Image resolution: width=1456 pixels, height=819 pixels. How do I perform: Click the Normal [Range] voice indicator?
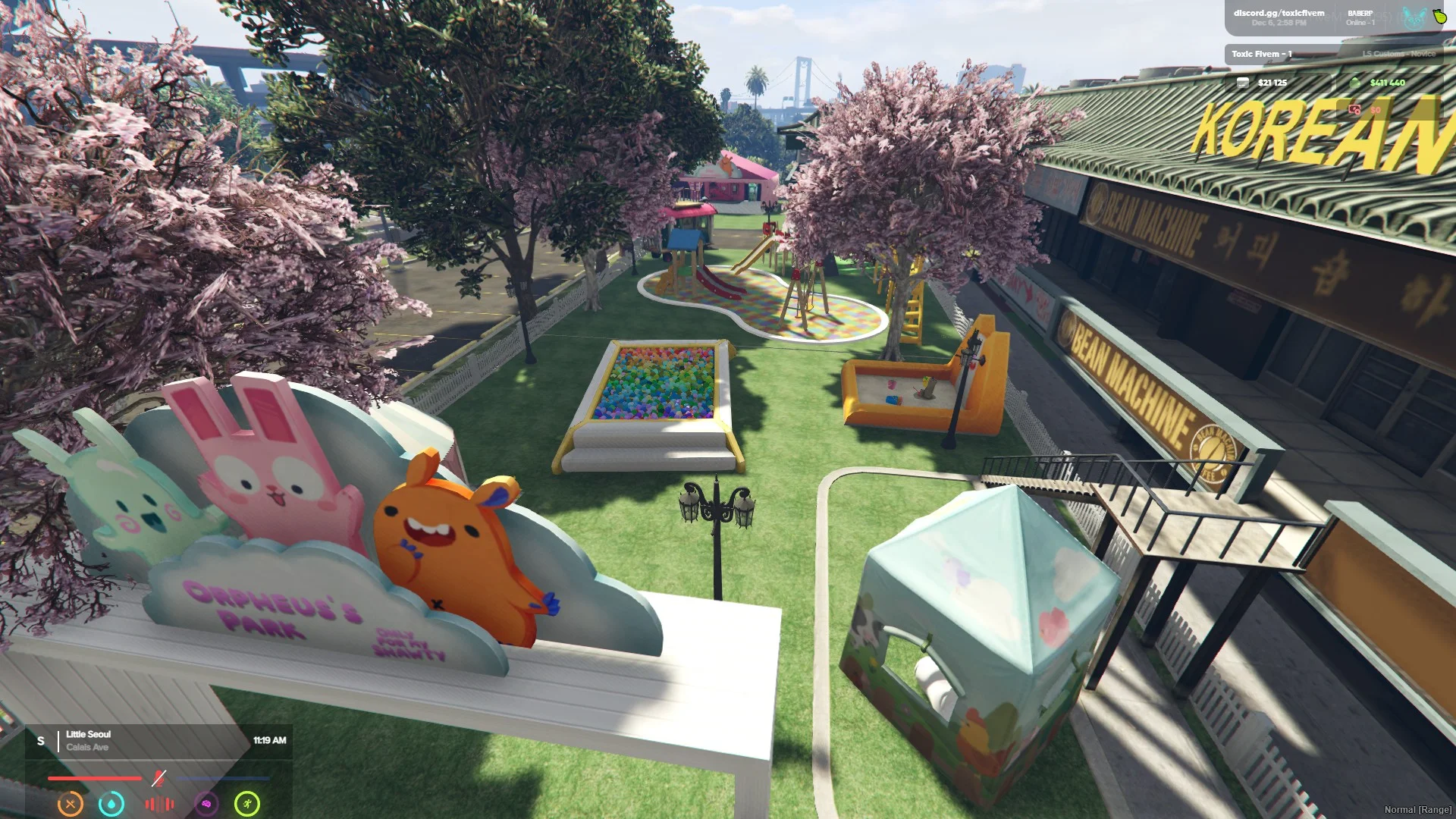[x=1417, y=810]
